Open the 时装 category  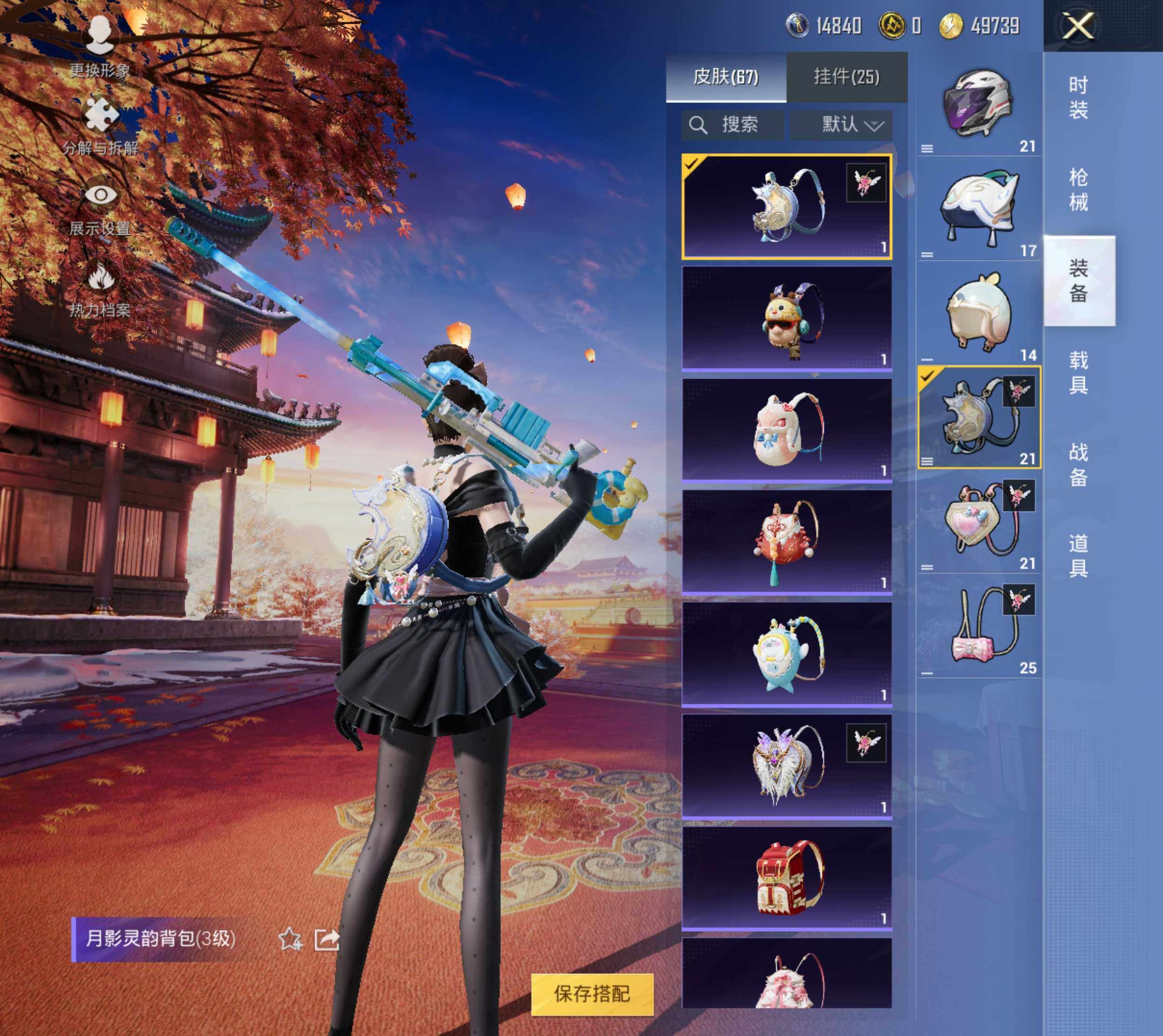click(1078, 97)
